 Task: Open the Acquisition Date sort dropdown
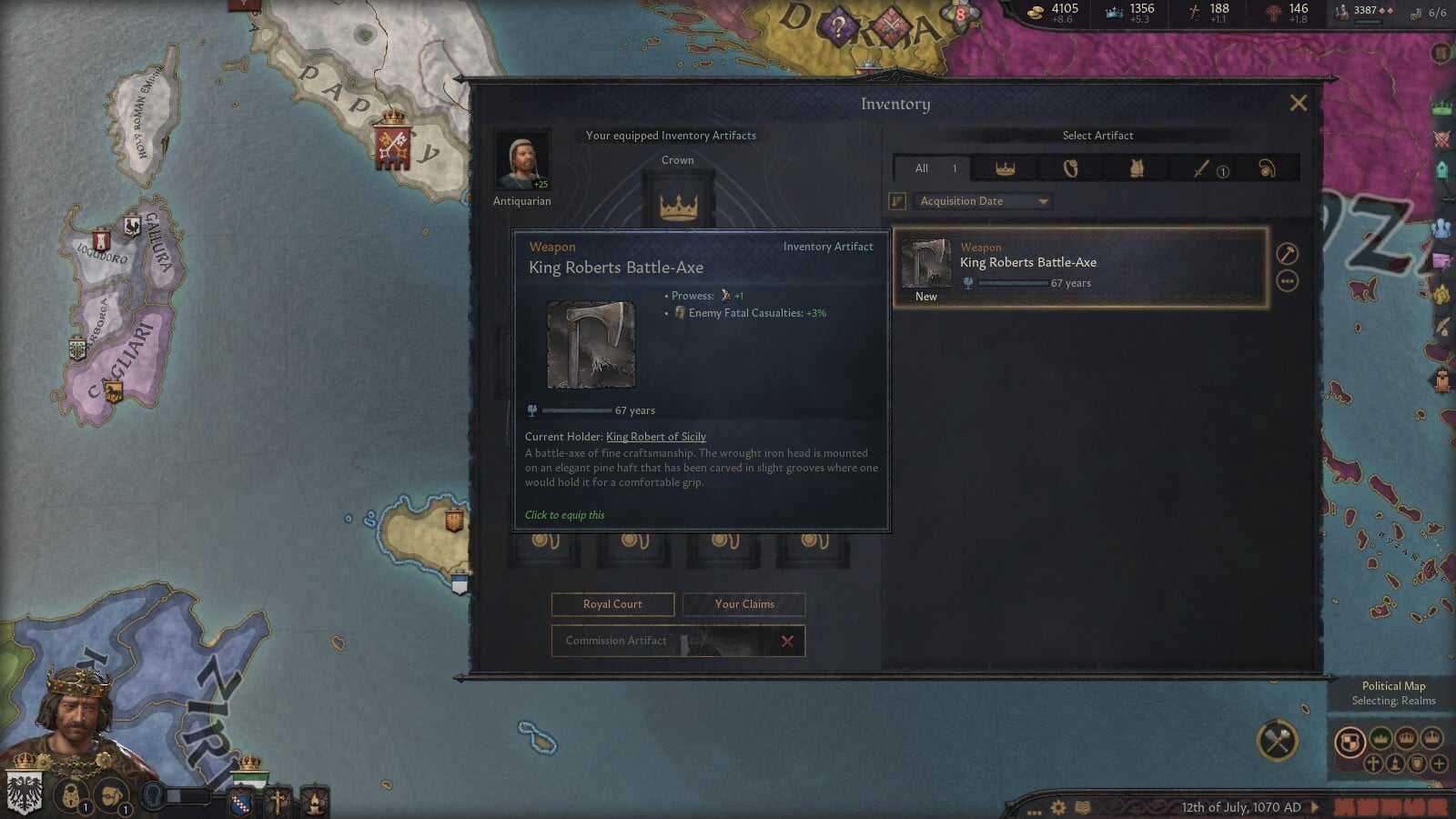pyautogui.click(x=983, y=201)
